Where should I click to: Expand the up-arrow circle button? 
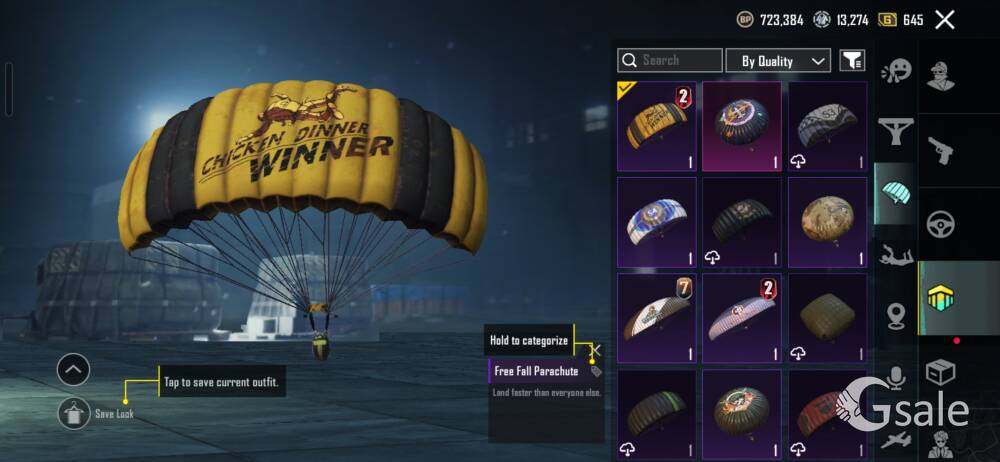coord(74,370)
